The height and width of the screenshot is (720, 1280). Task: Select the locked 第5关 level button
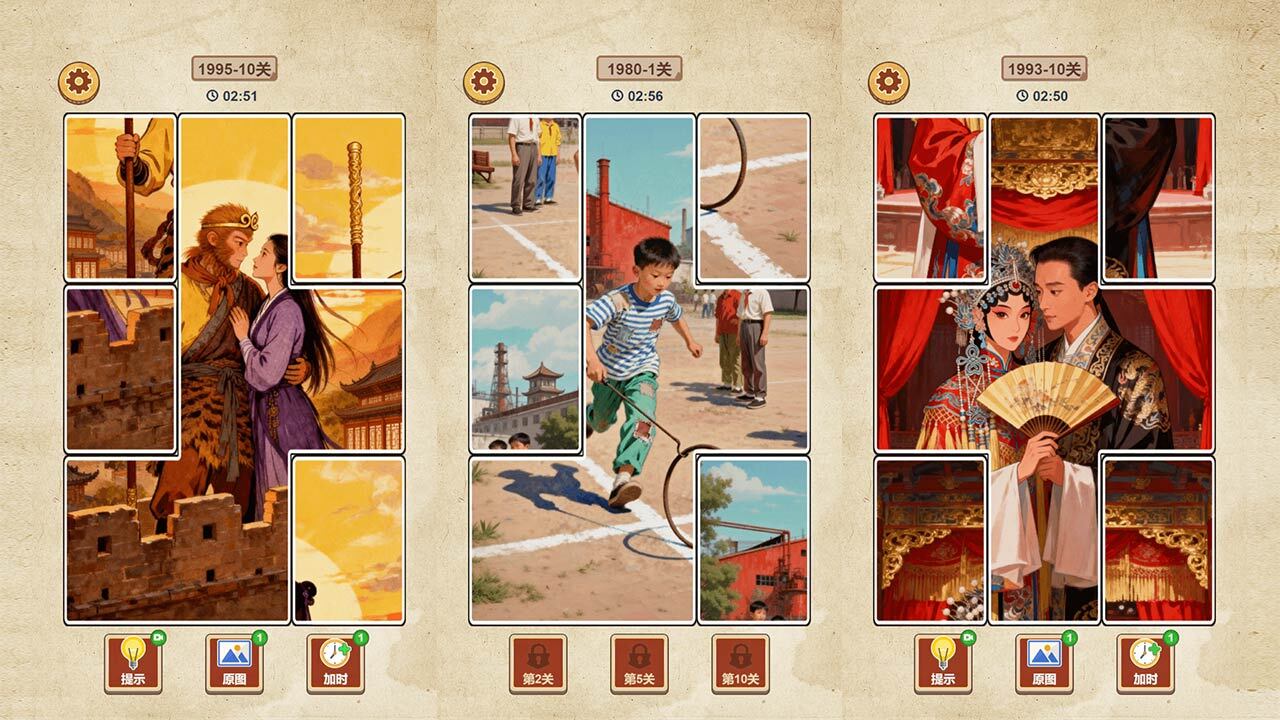[639, 664]
